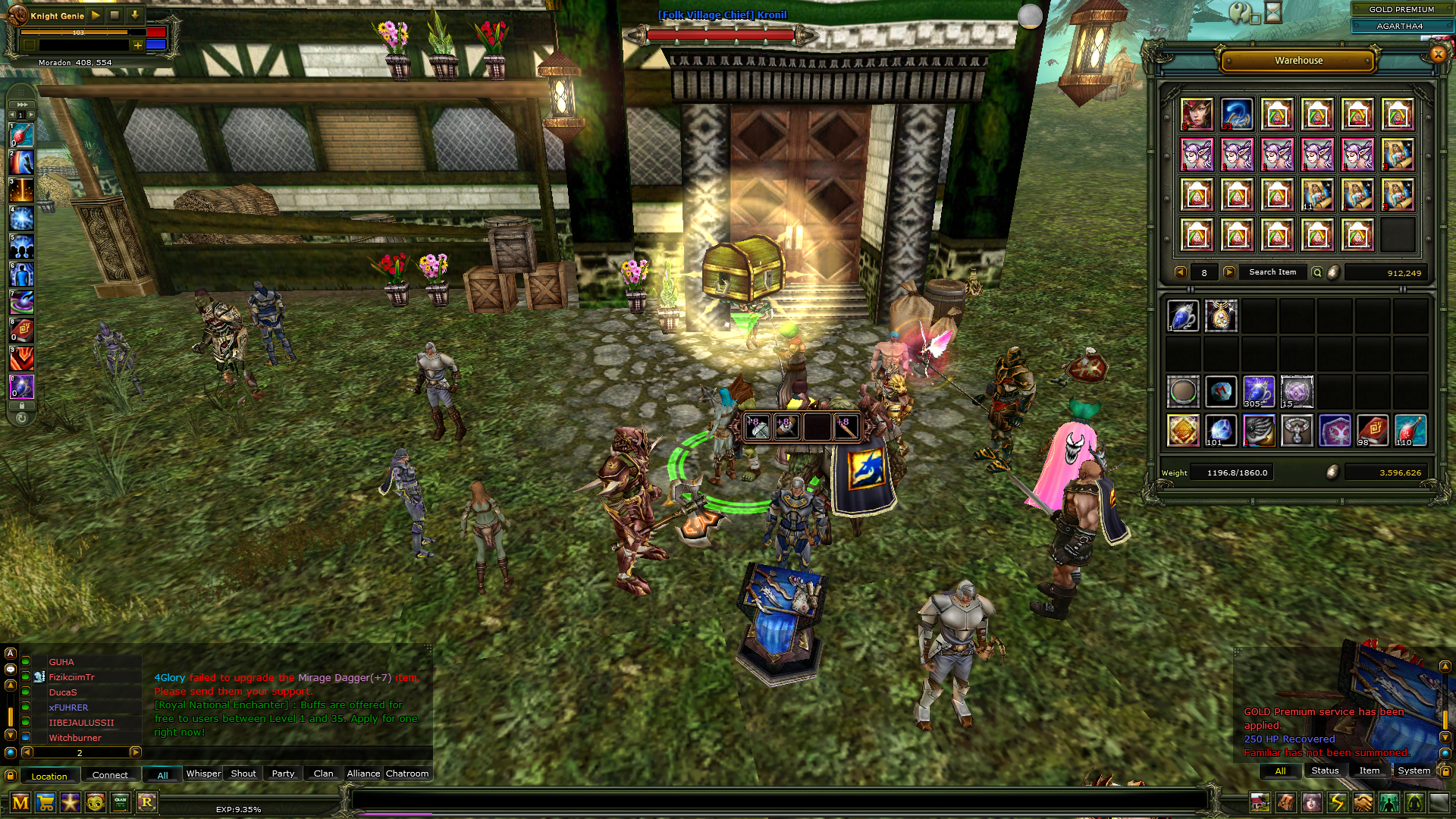Click the house icon in the bottom-right quick menu
This screenshot has height=819, width=1456.
pyautogui.click(x=1260, y=802)
